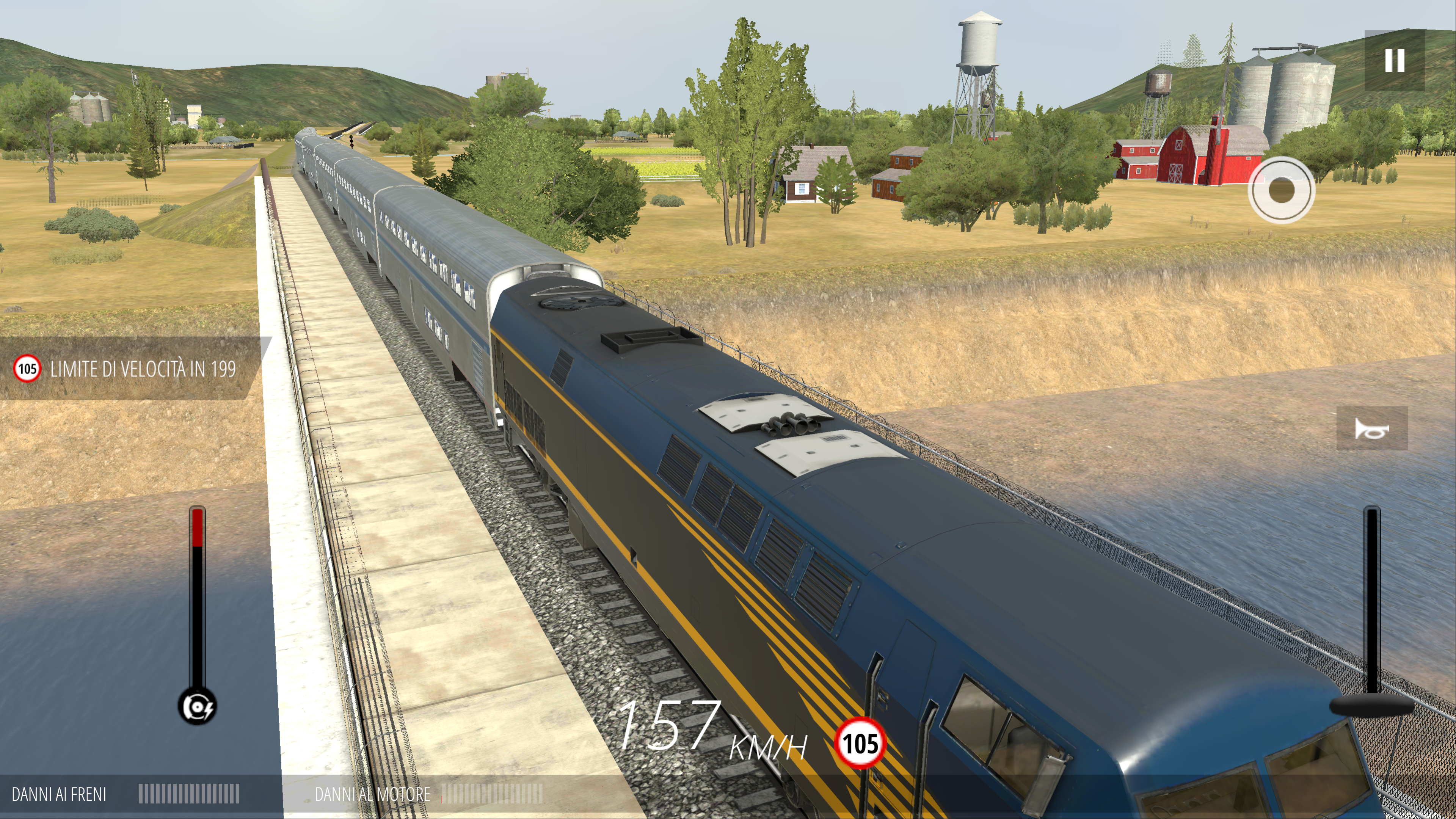Pause the game
Image resolution: width=1456 pixels, height=819 pixels.
[1395, 61]
